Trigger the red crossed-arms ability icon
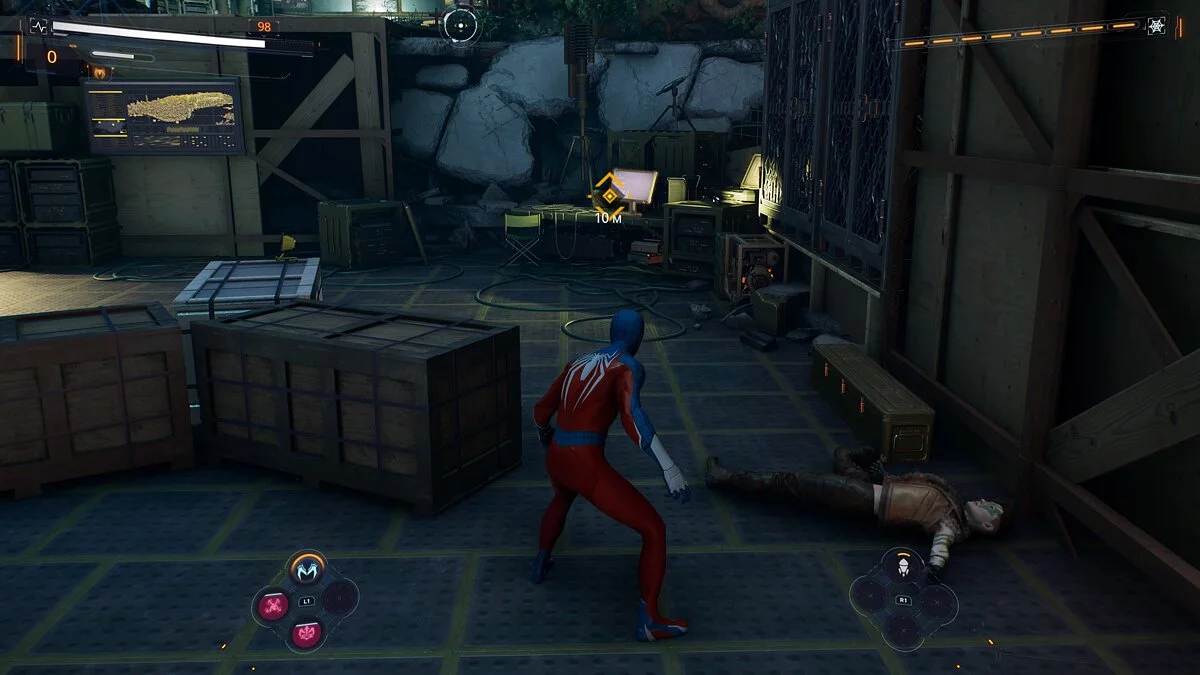The height and width of the screenshot is (675, 1200). 273,604
